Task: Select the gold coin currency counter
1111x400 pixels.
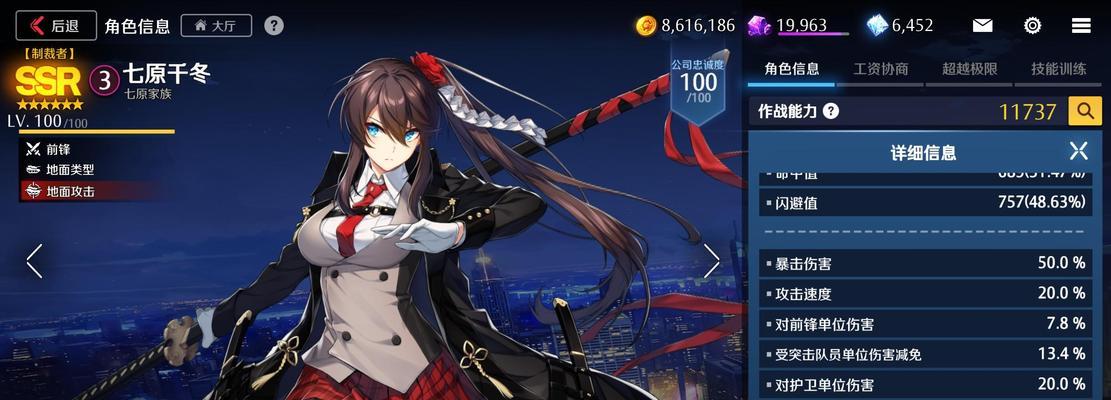Action: click(686, 25)
